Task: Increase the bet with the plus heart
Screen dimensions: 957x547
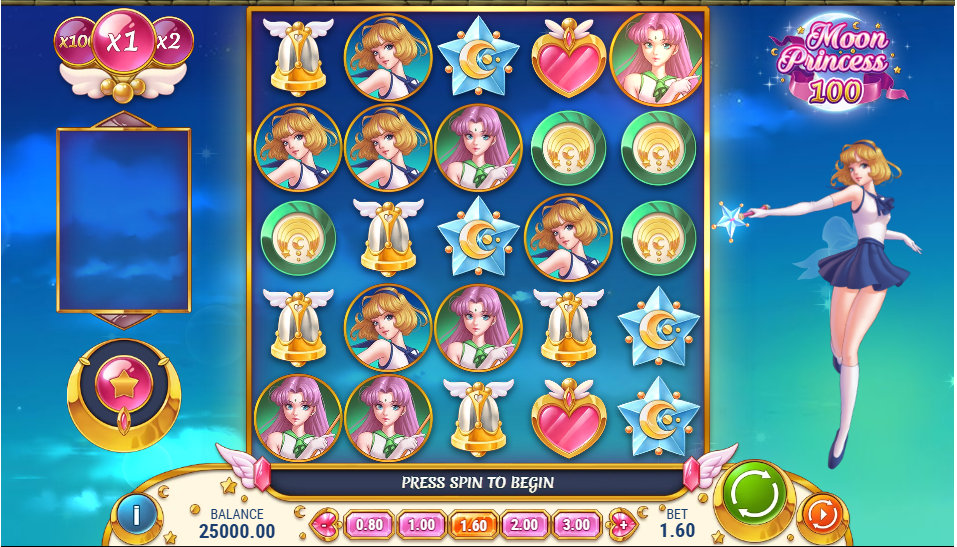Action: 621,523
